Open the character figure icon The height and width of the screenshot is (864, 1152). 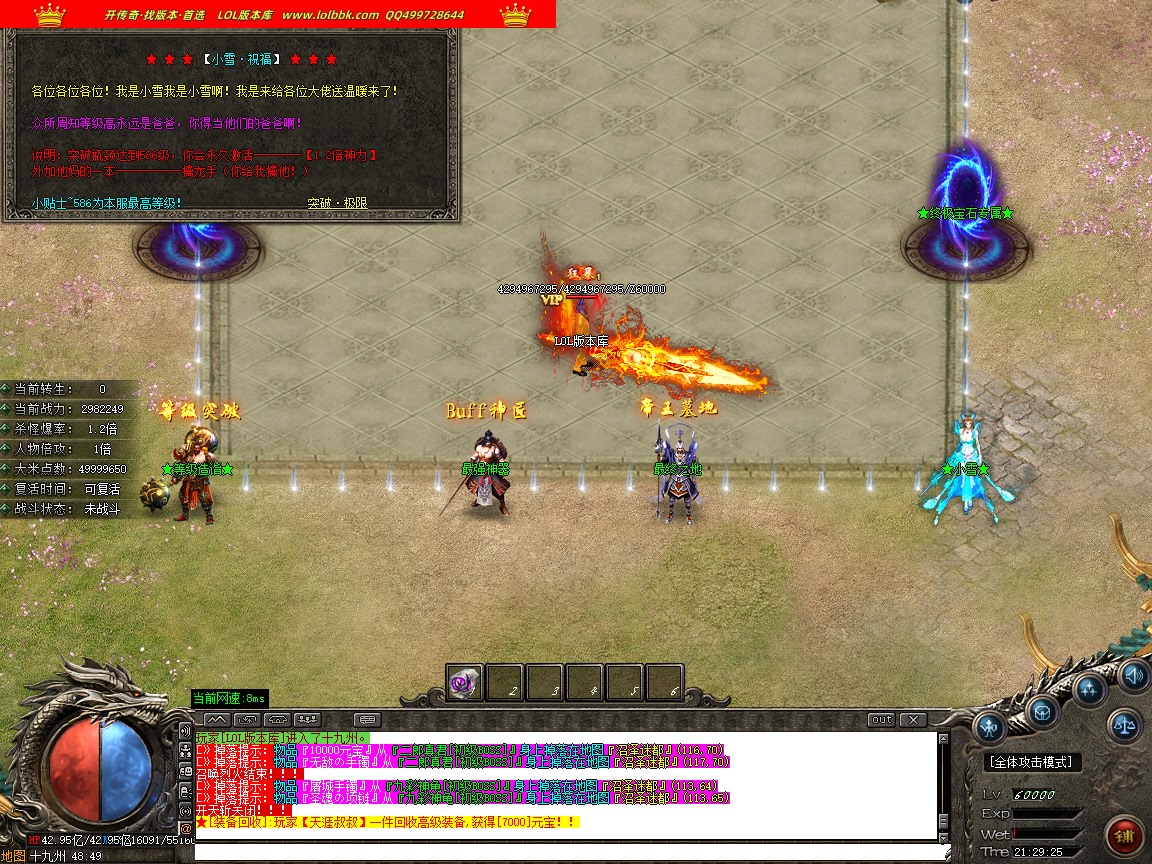[x=991, y=728]
